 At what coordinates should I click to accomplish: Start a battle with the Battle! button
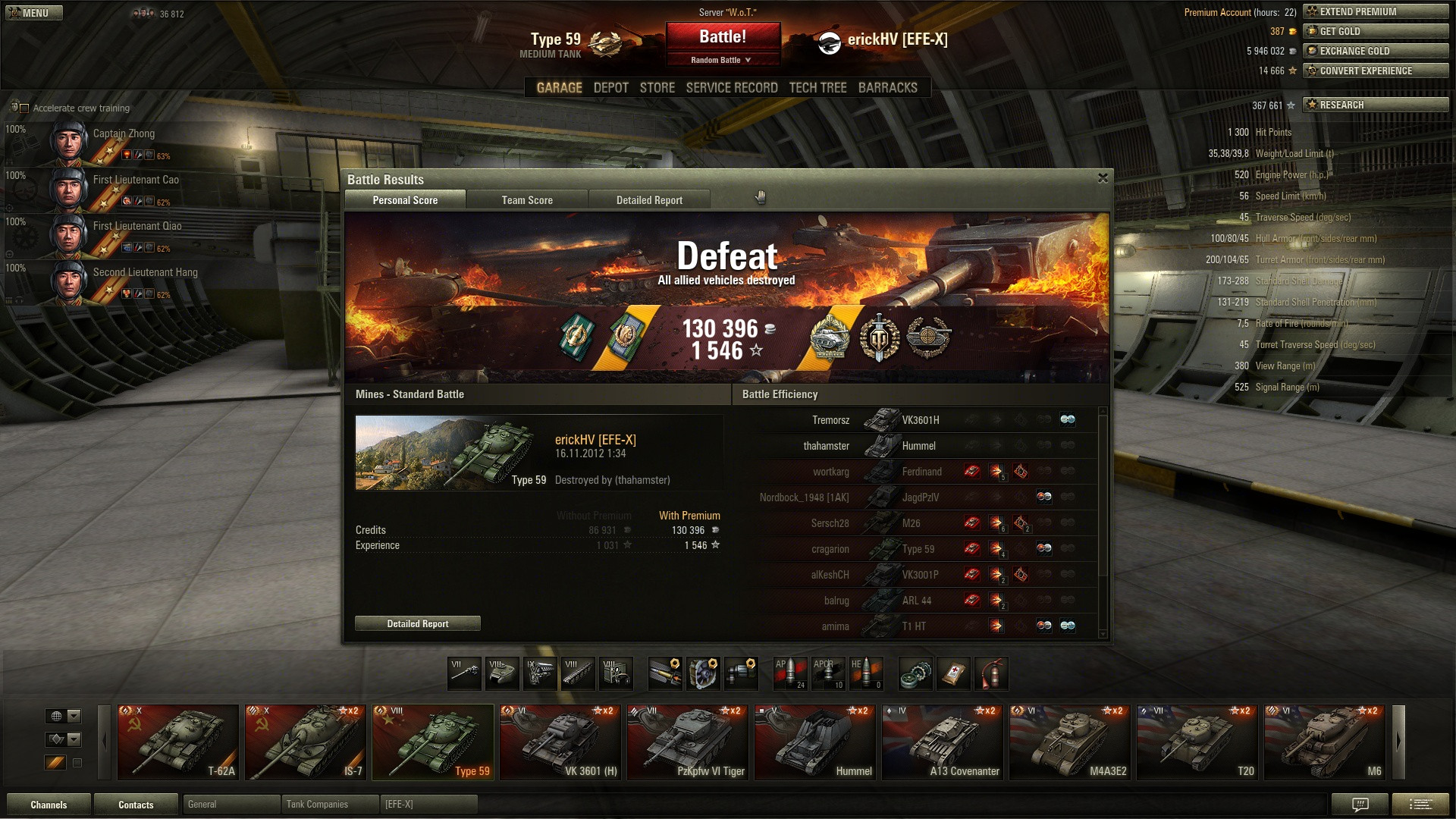723,37
